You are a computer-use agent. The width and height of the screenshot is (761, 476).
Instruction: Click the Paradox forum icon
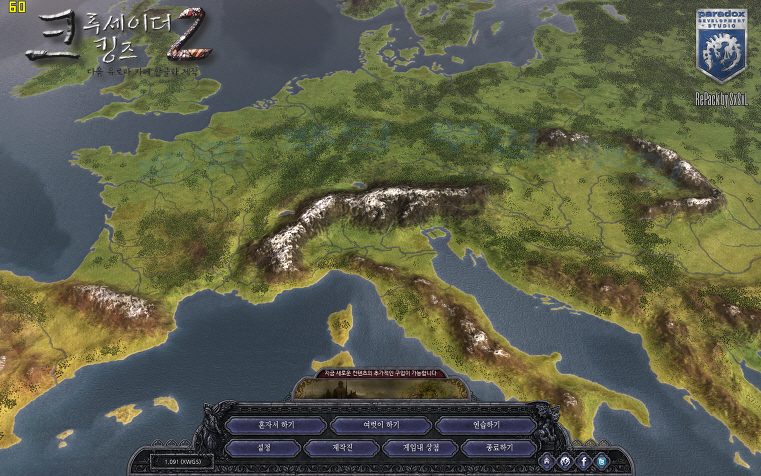pos(565,461)
